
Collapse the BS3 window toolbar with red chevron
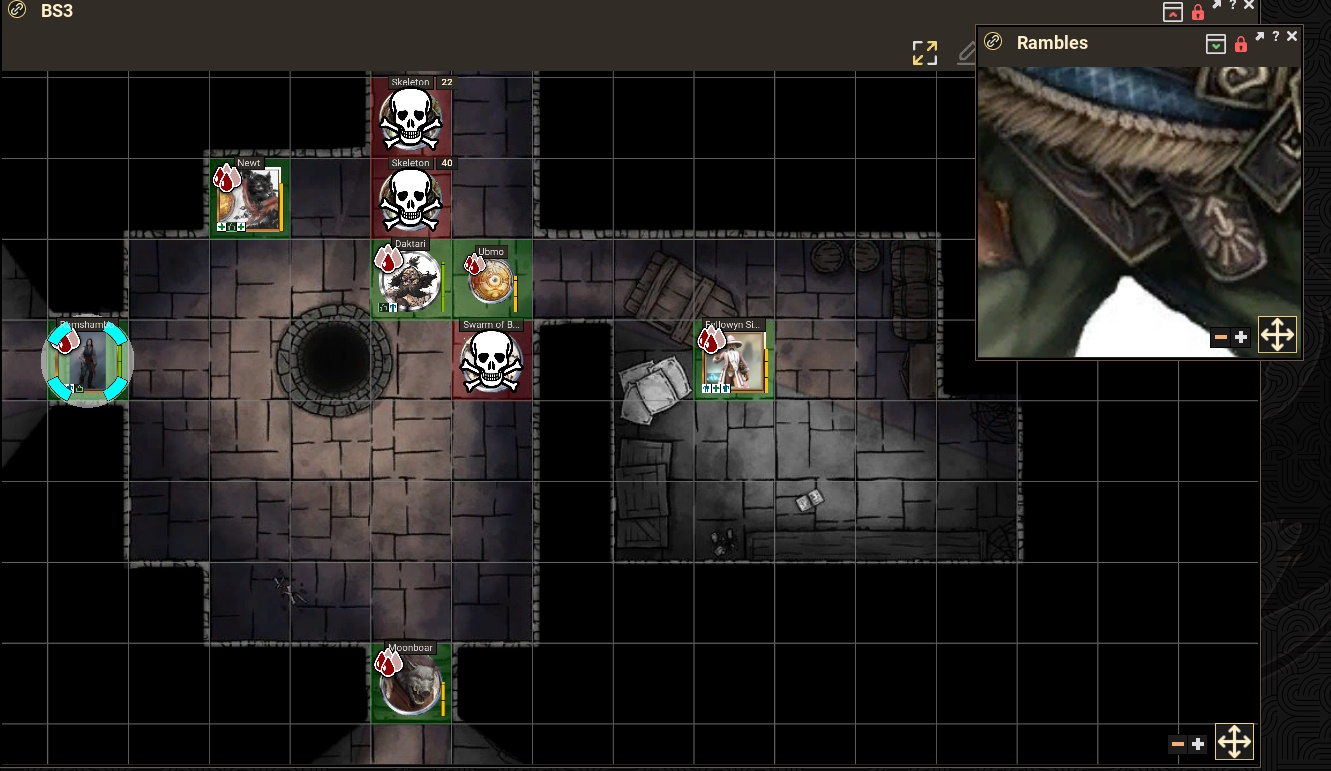1172,12
